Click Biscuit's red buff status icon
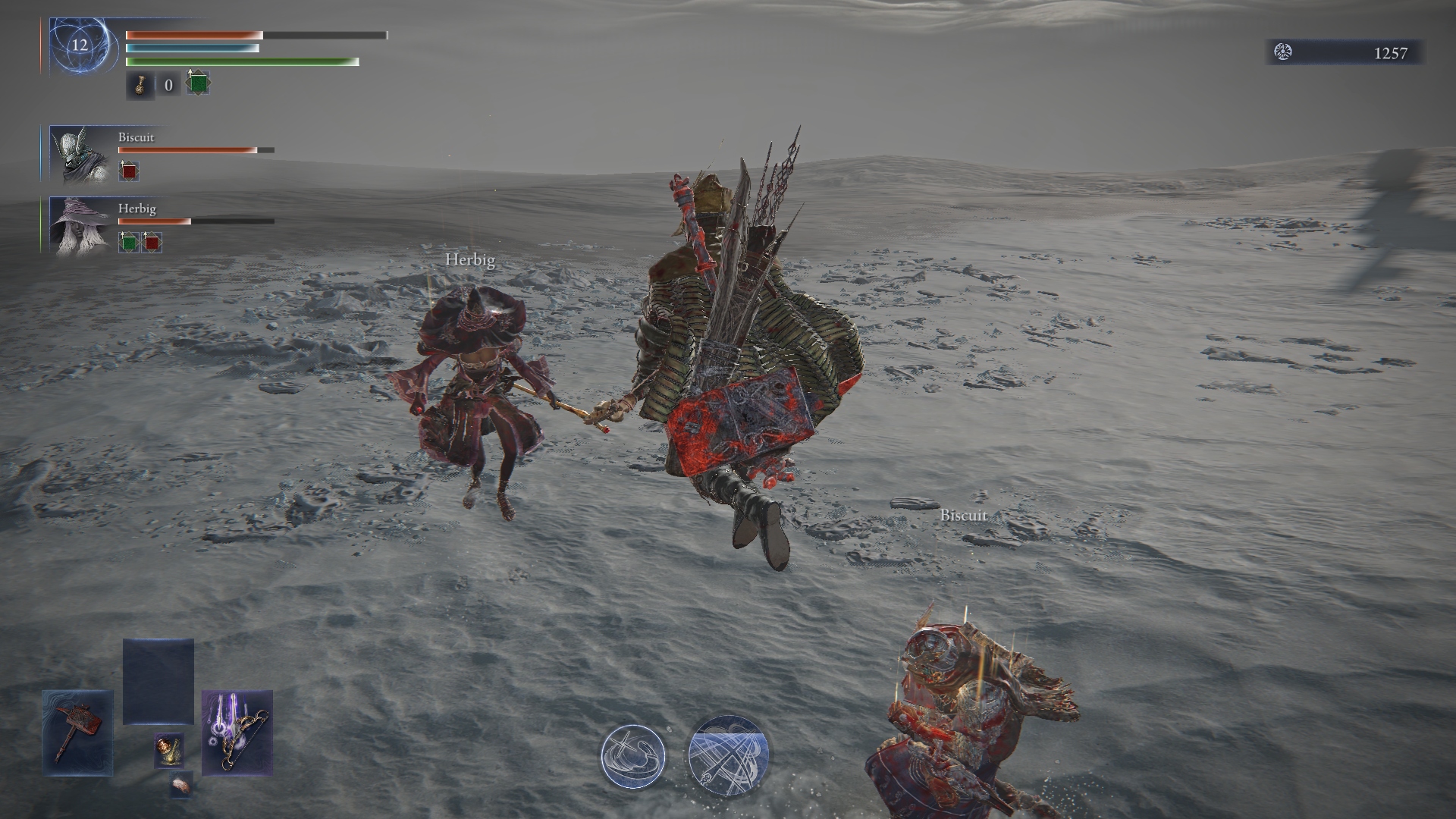 [129, 171]
